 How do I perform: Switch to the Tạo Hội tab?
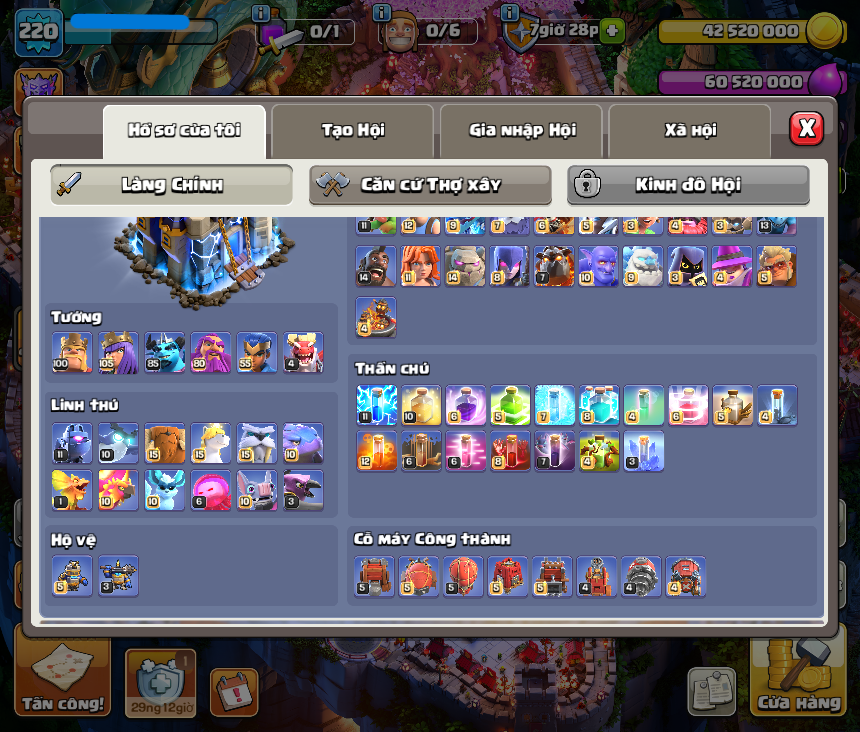(352, 131)
